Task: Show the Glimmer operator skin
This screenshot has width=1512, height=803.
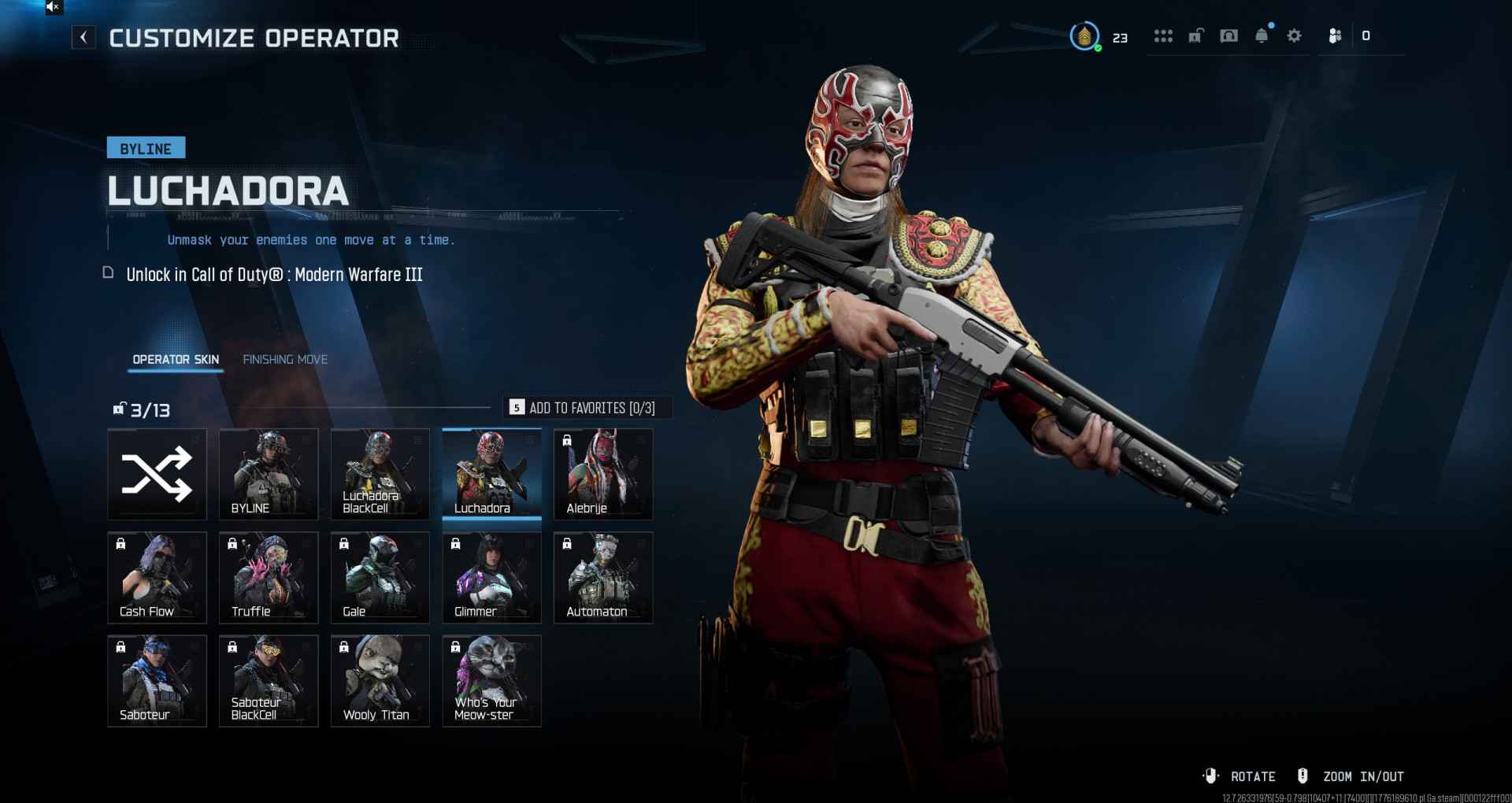Action: click(491, 577)
